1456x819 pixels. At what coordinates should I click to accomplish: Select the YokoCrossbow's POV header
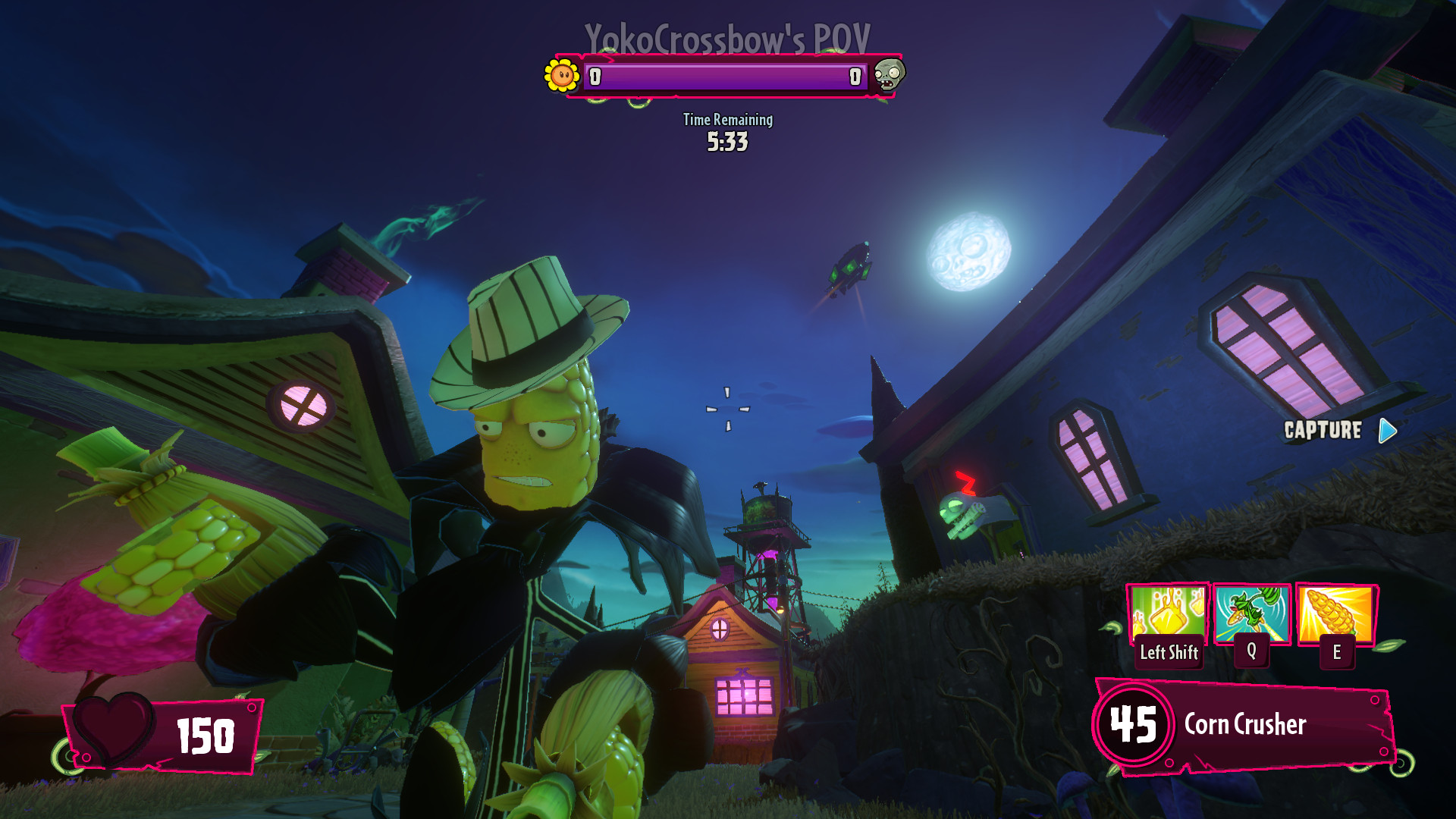pos(726,34)
